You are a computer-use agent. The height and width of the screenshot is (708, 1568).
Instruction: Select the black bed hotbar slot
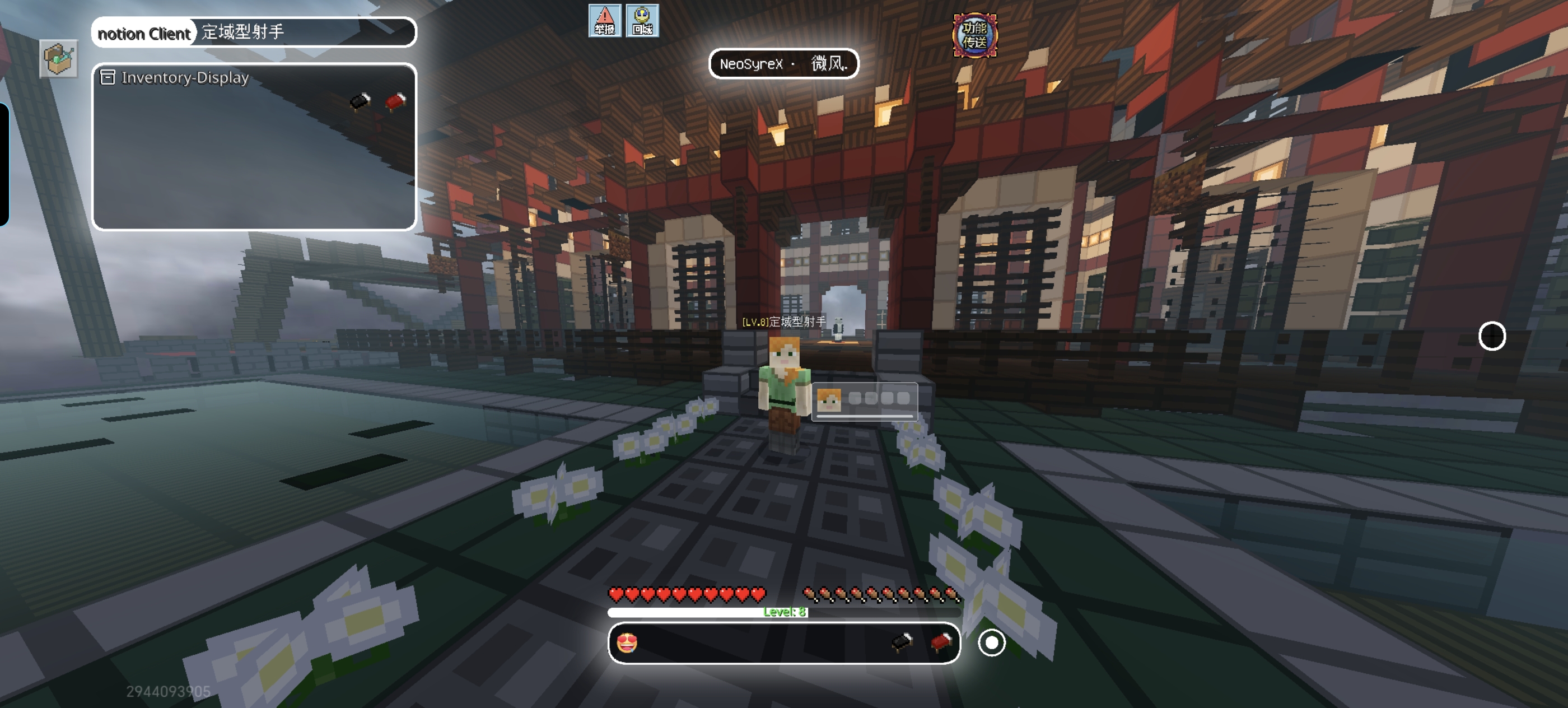902,642
